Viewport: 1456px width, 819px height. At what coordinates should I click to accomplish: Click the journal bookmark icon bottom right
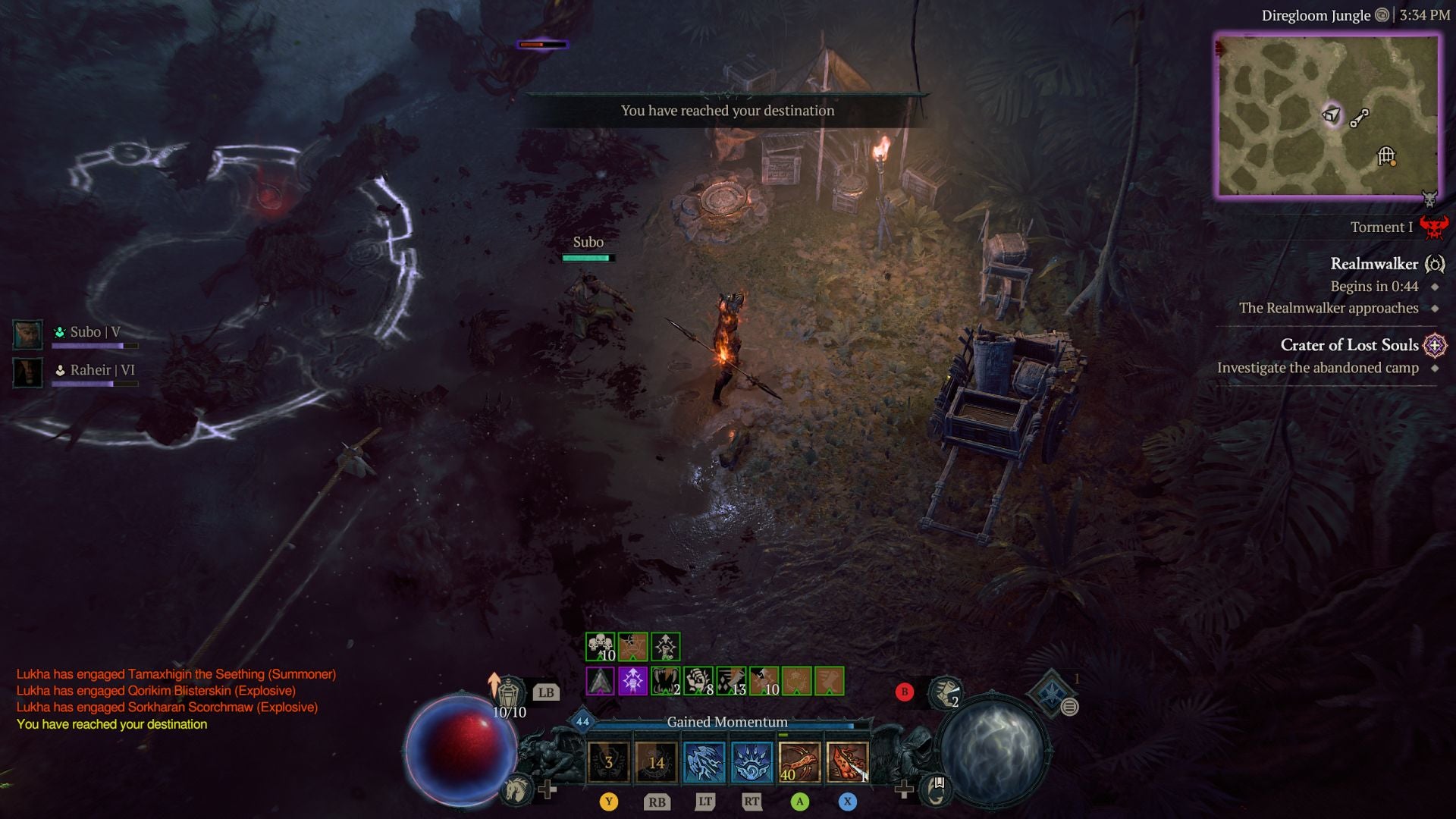(937, 790)
